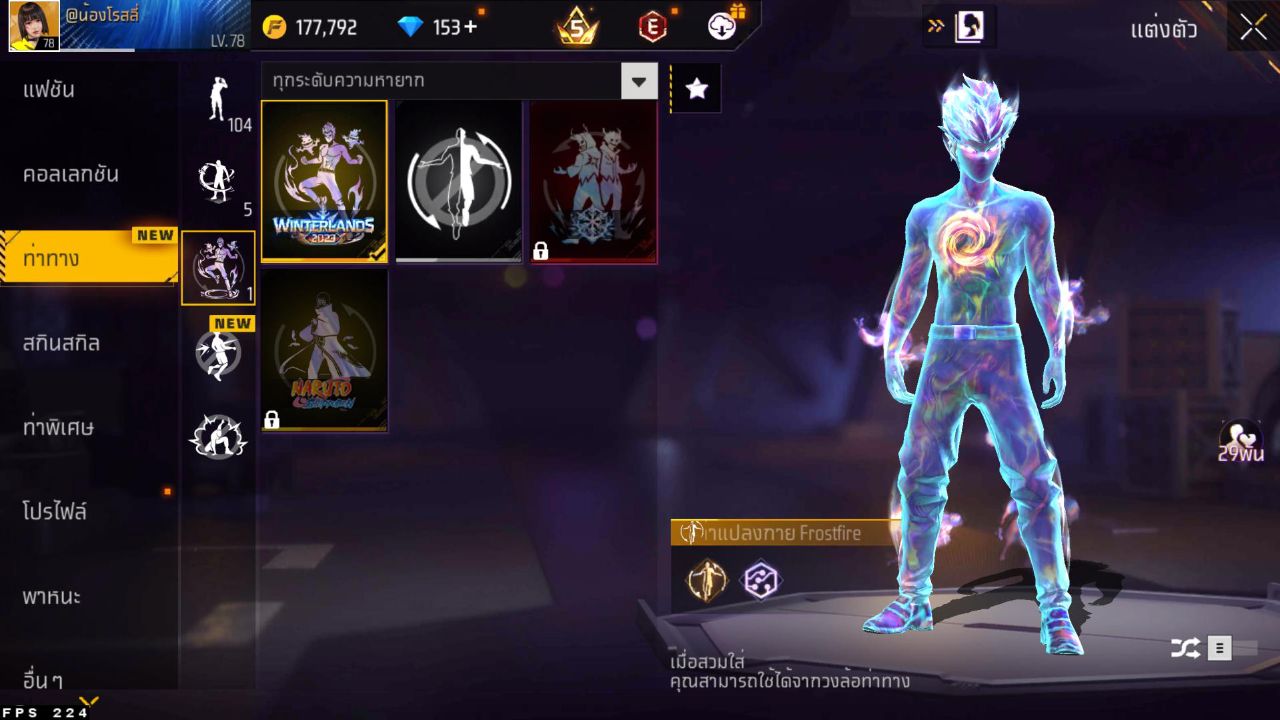Click the NEW animation category icon in sidebar

(x=219, y=355)
